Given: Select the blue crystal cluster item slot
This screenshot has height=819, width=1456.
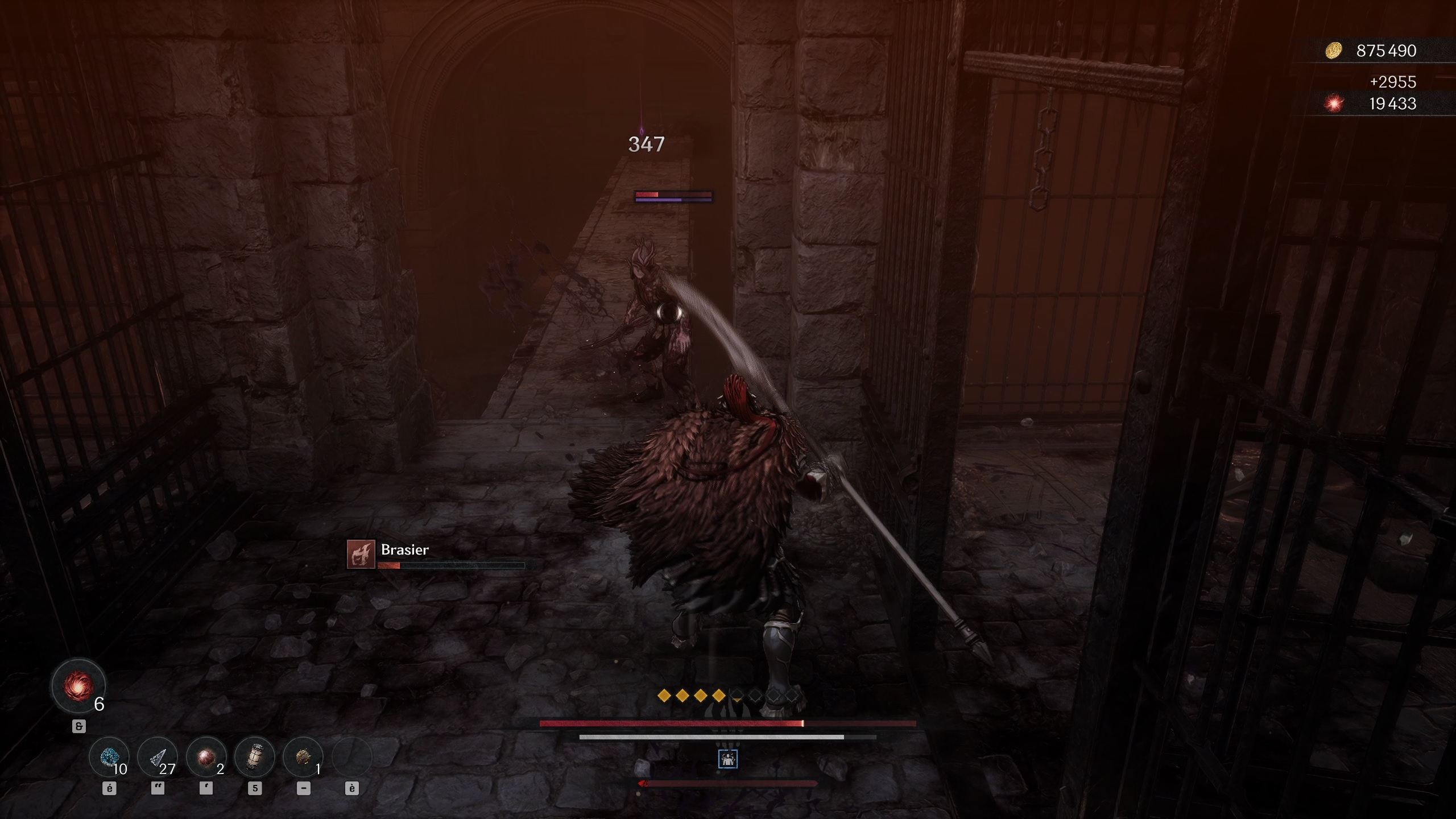Looking at the screenshot, I should click(x=109, y=757).
